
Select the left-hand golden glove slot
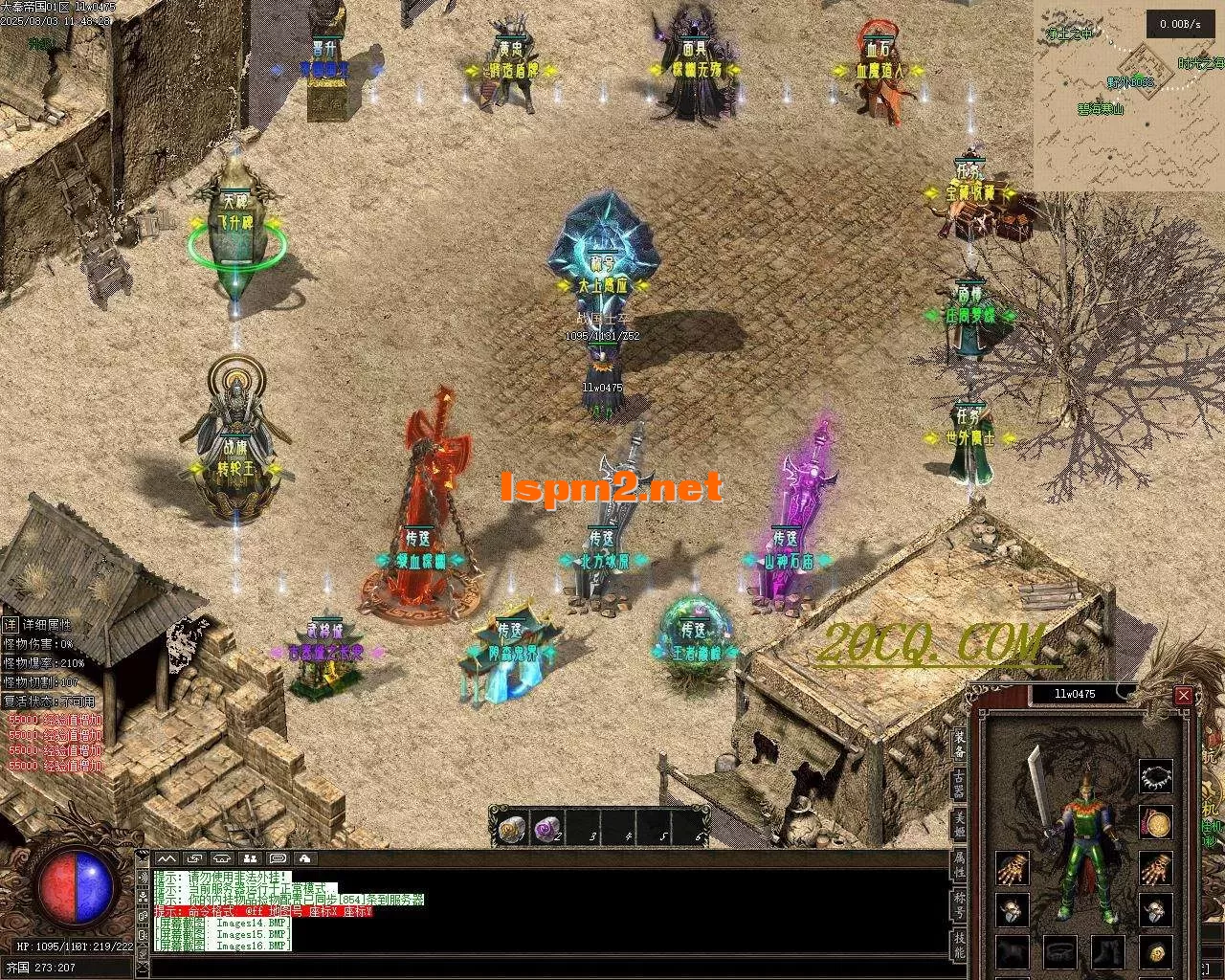point(1012,869)
